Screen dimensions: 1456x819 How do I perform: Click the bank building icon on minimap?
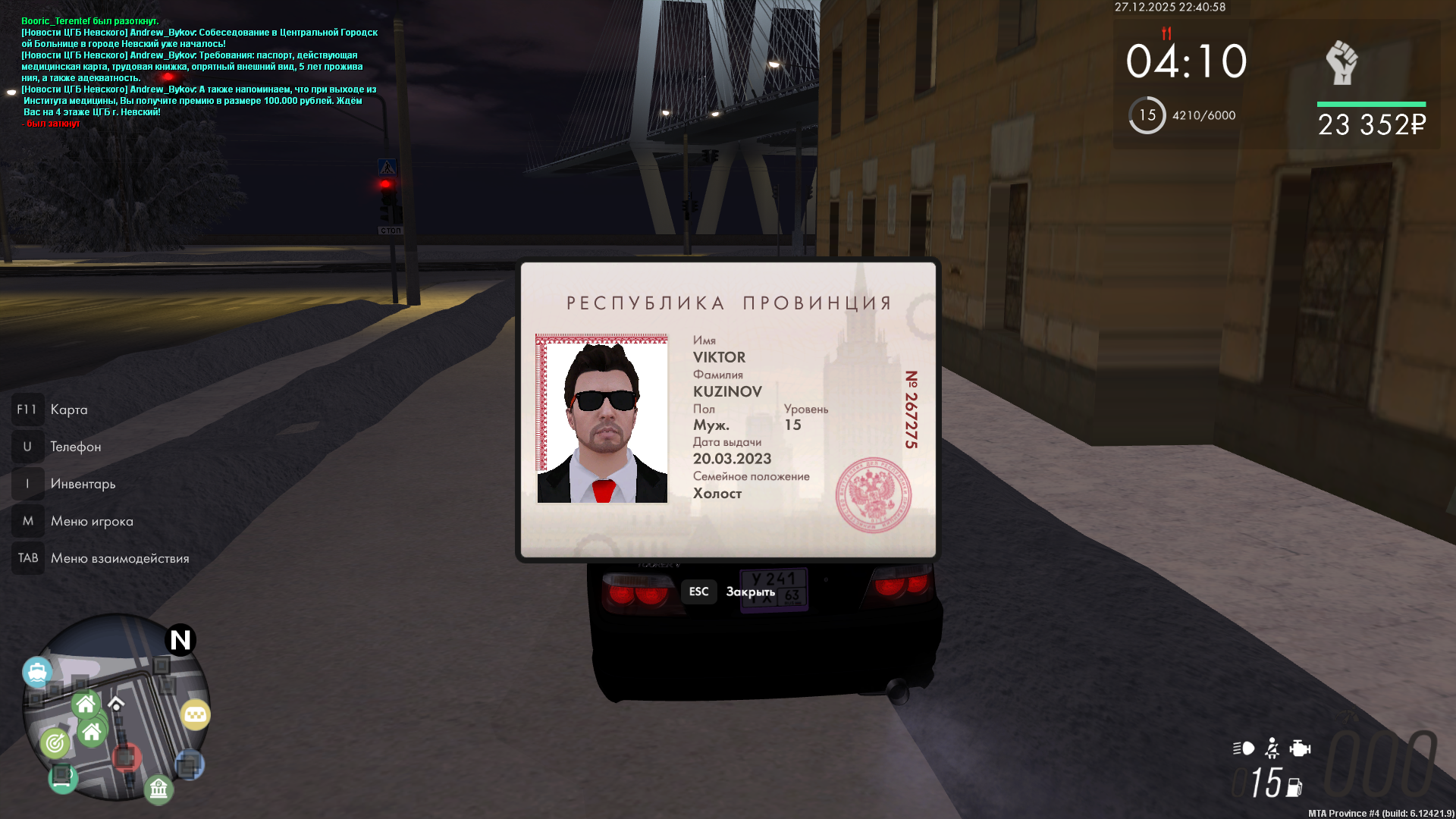click(158, 789)
